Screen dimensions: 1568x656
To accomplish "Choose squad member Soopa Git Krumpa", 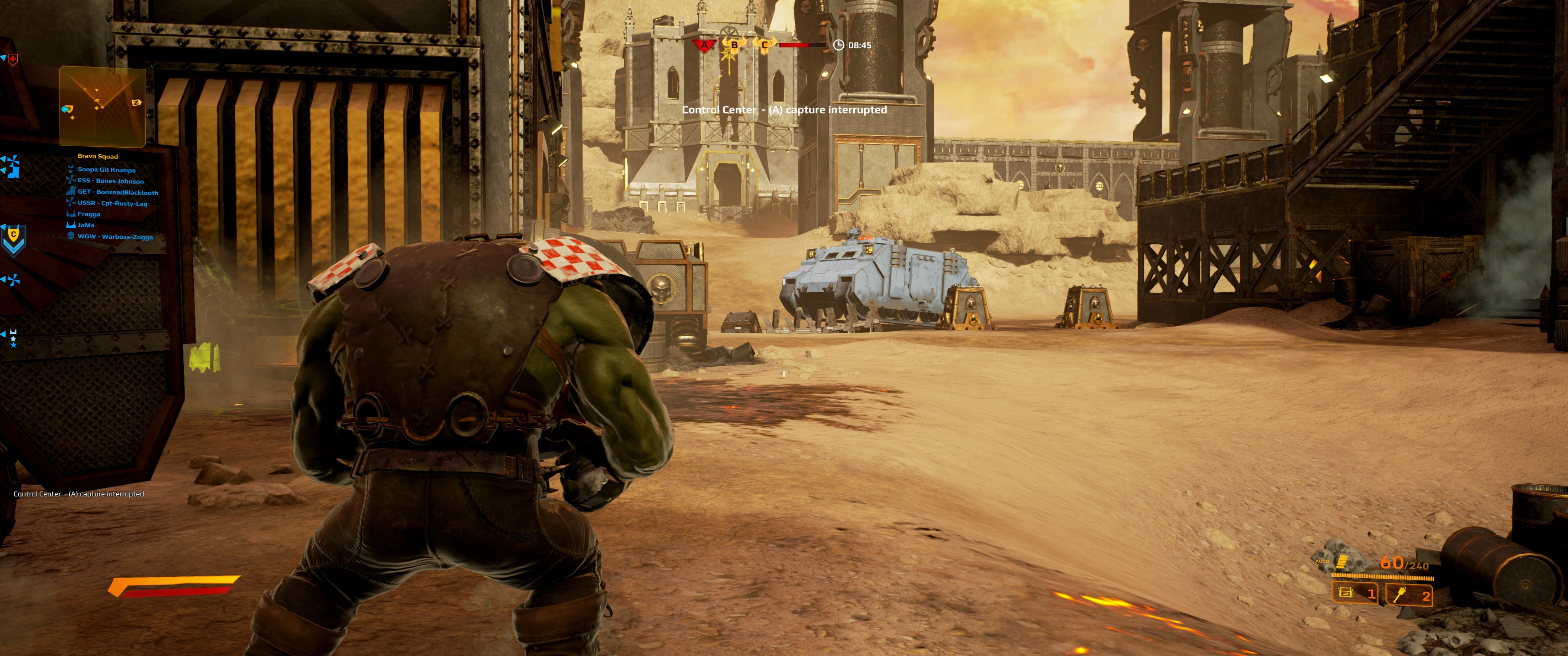I will coord(107,170).
